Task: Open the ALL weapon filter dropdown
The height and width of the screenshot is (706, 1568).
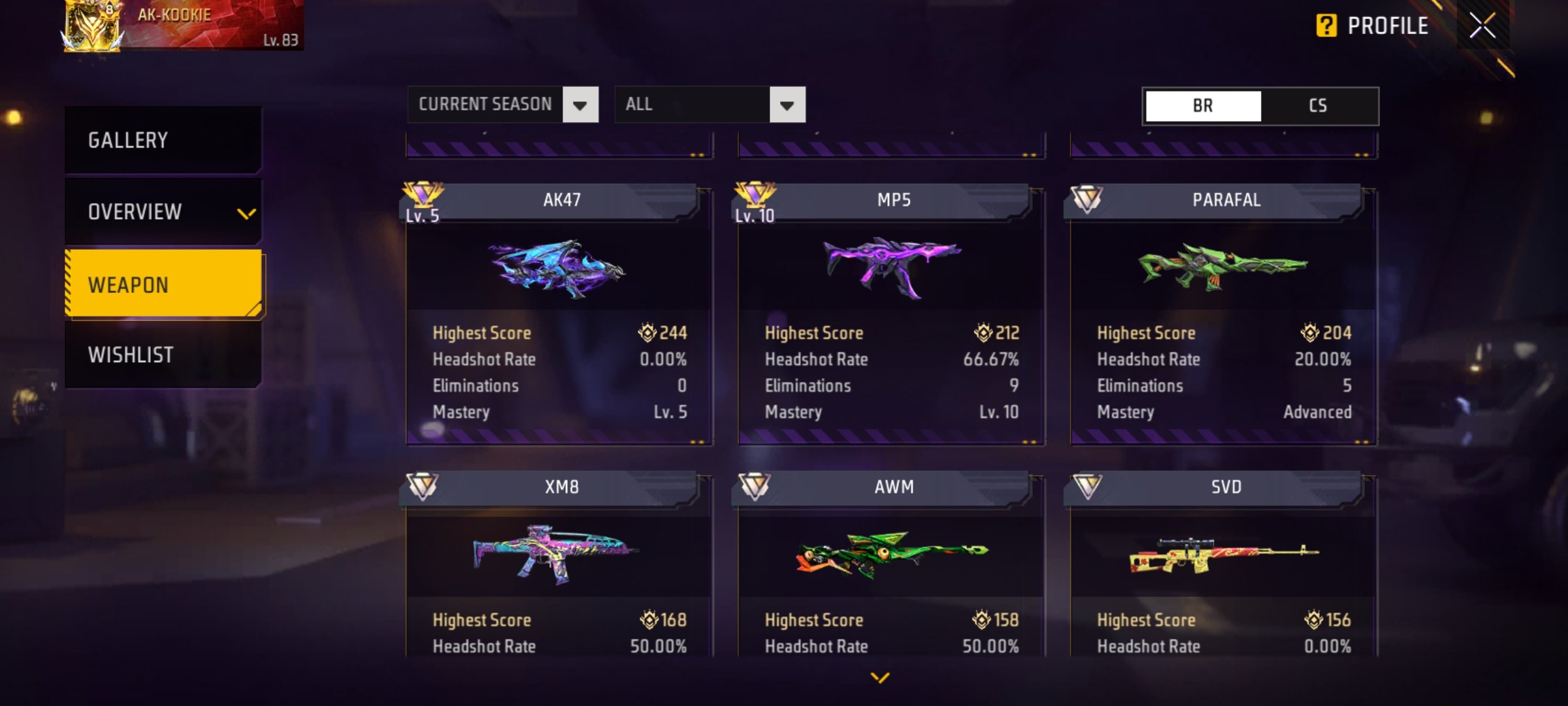Action: 710,105
